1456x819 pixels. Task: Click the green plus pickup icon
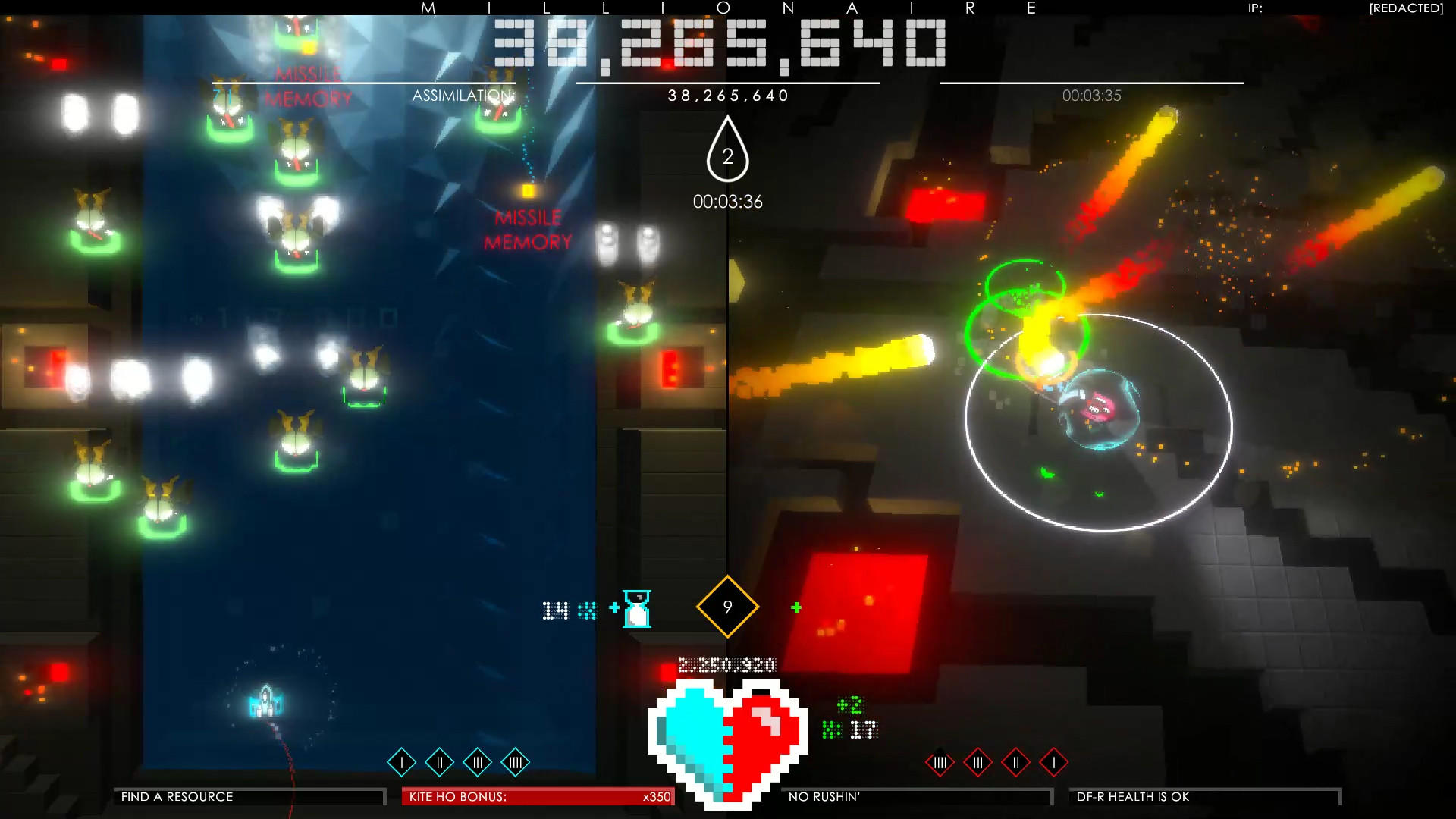796,606
